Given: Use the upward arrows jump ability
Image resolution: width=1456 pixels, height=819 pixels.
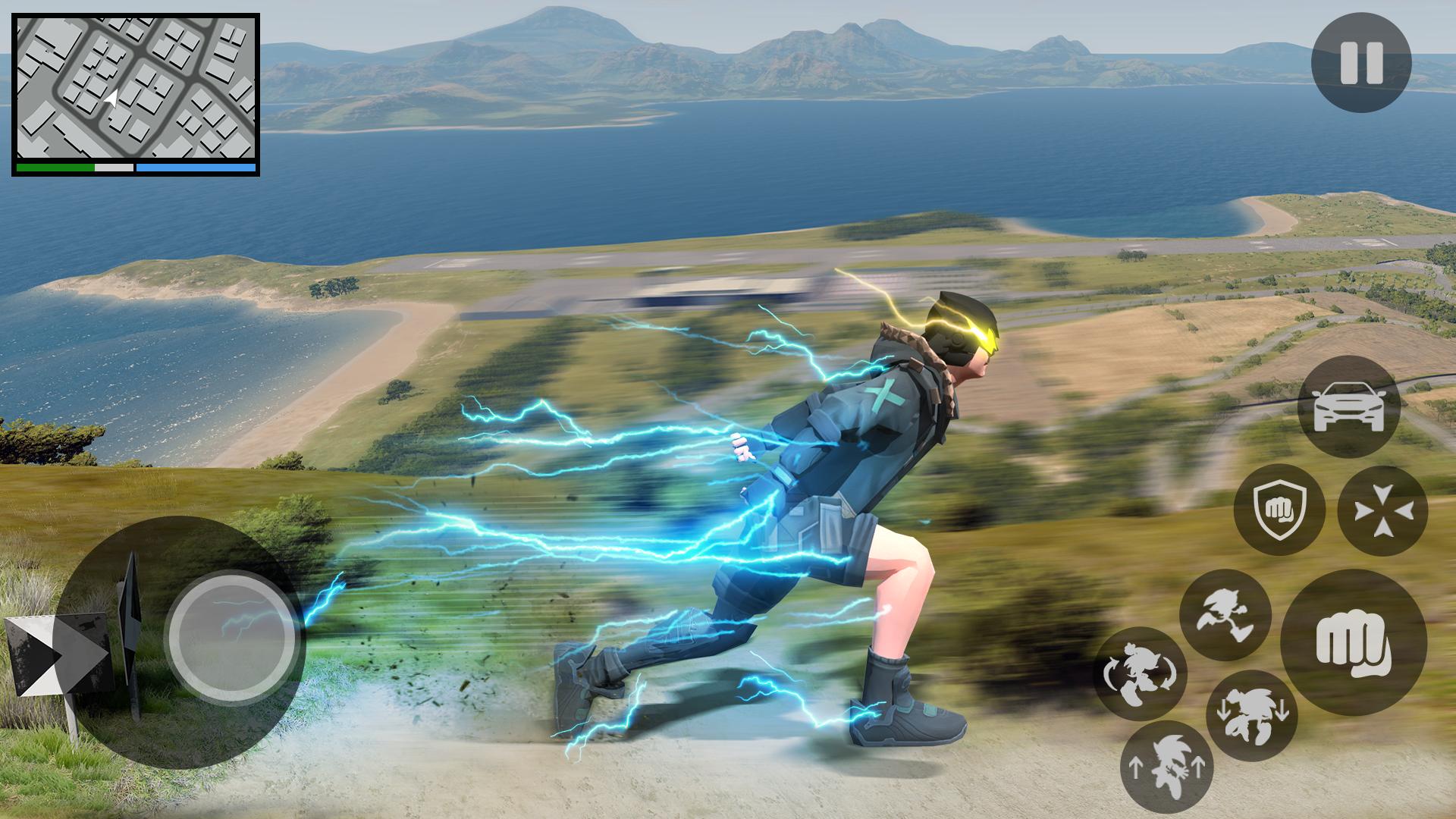Looking at the screenshot, I should point(1167,767).
